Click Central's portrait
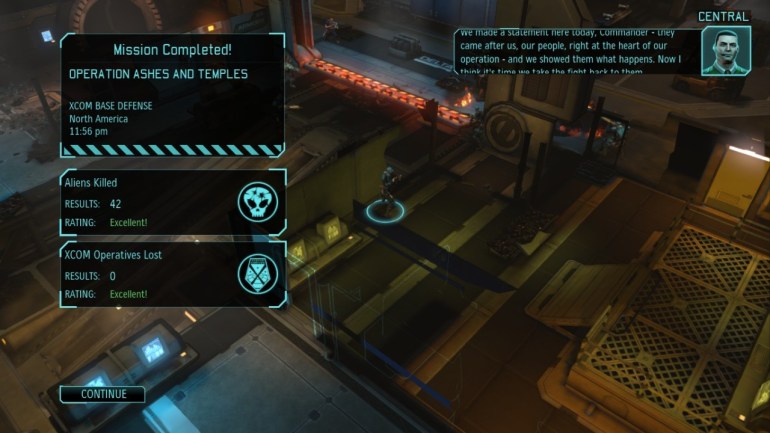Screen dimensions: 770x433 (725, 50)
